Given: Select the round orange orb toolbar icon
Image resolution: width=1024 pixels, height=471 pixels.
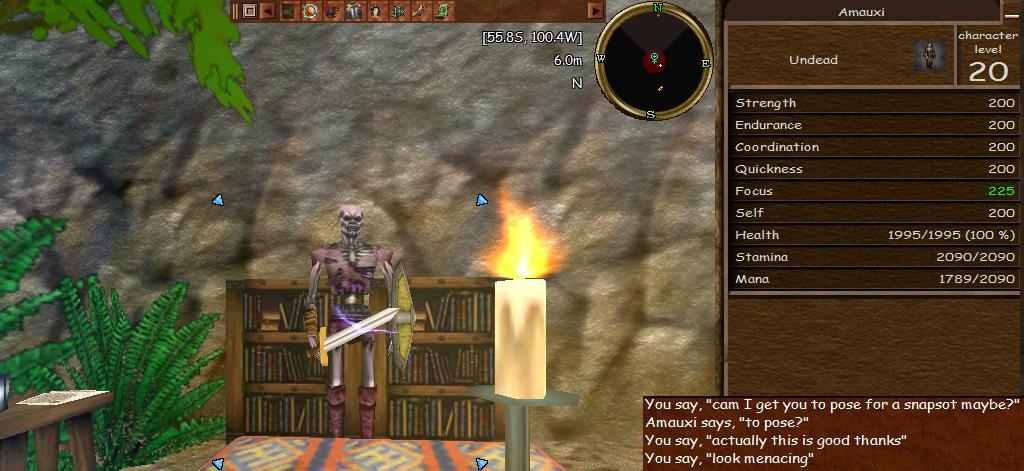Looking at the screenshot, I should point(310,11).
